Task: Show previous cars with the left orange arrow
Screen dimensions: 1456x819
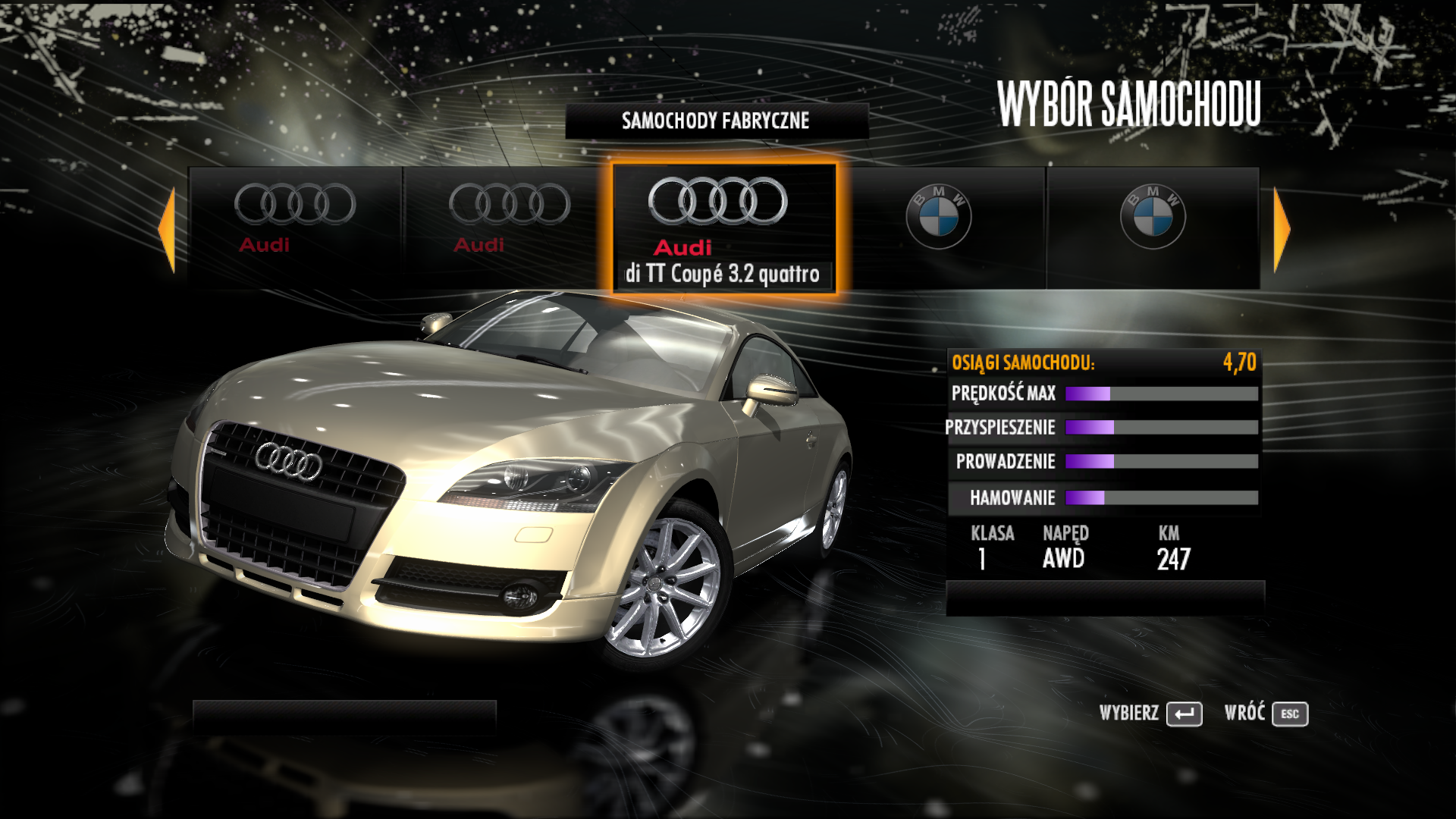Action: 168,229
